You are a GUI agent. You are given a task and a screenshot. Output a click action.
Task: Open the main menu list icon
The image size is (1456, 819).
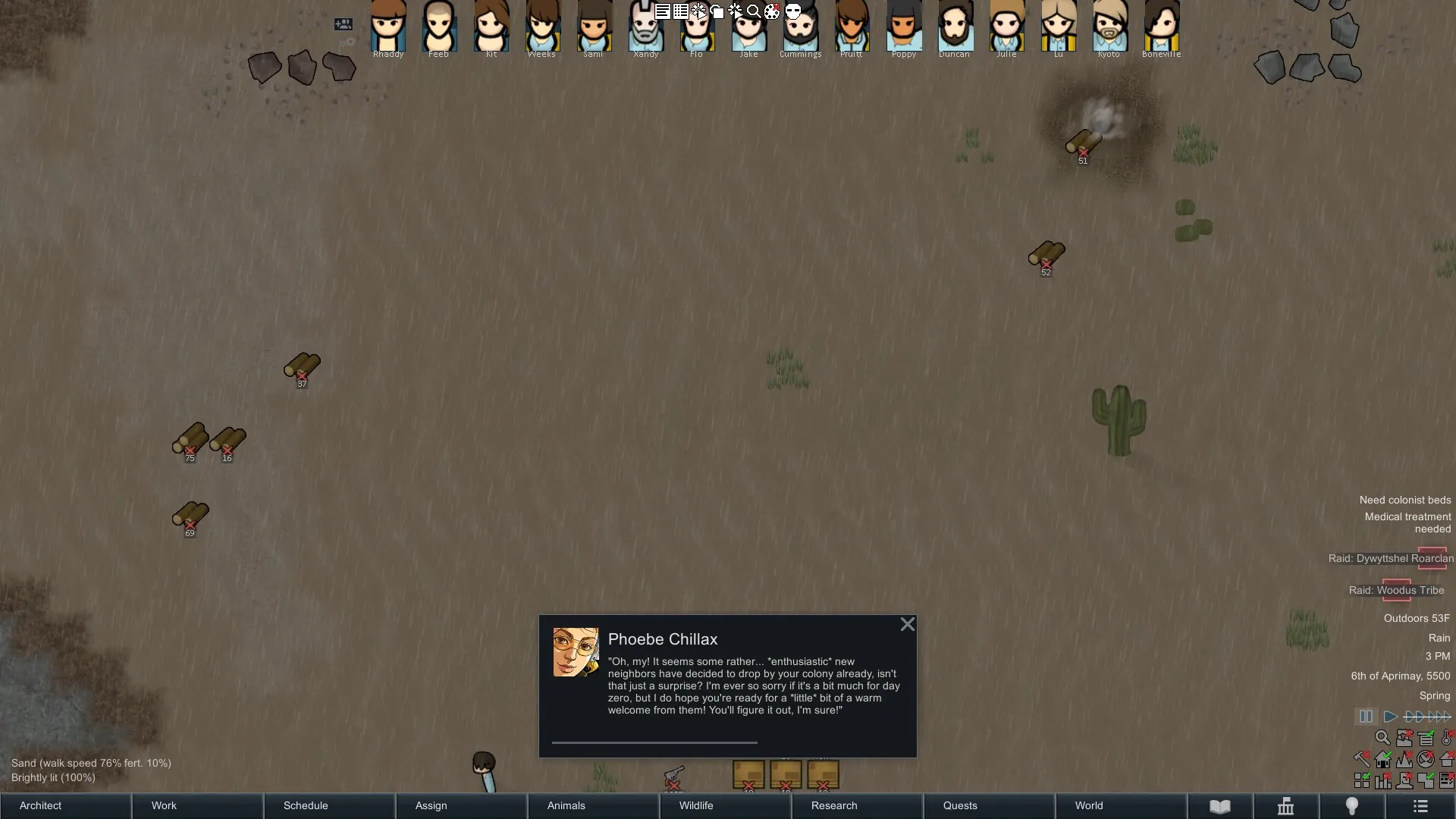pos(1420,806)
